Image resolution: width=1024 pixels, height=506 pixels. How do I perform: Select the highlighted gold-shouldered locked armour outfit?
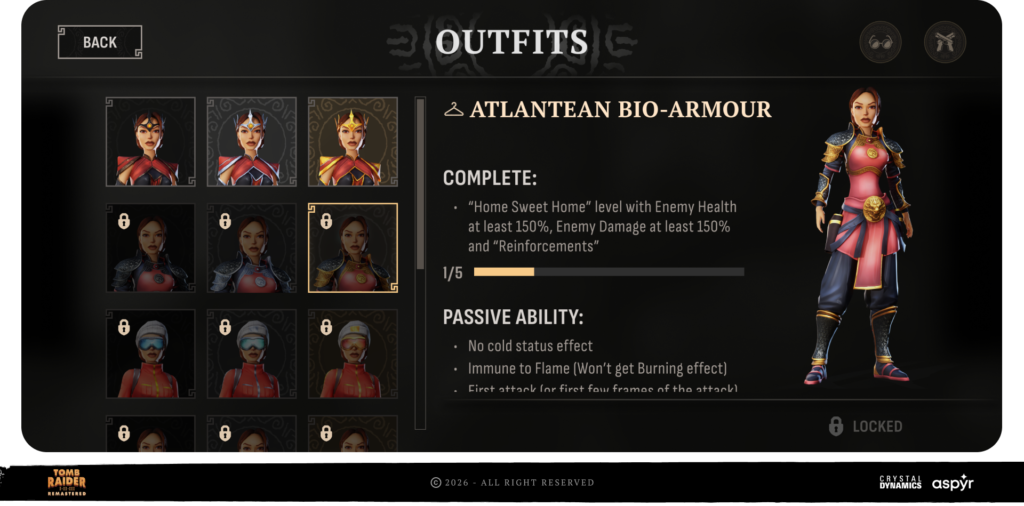pyautogui.click(x=352, y=248)
